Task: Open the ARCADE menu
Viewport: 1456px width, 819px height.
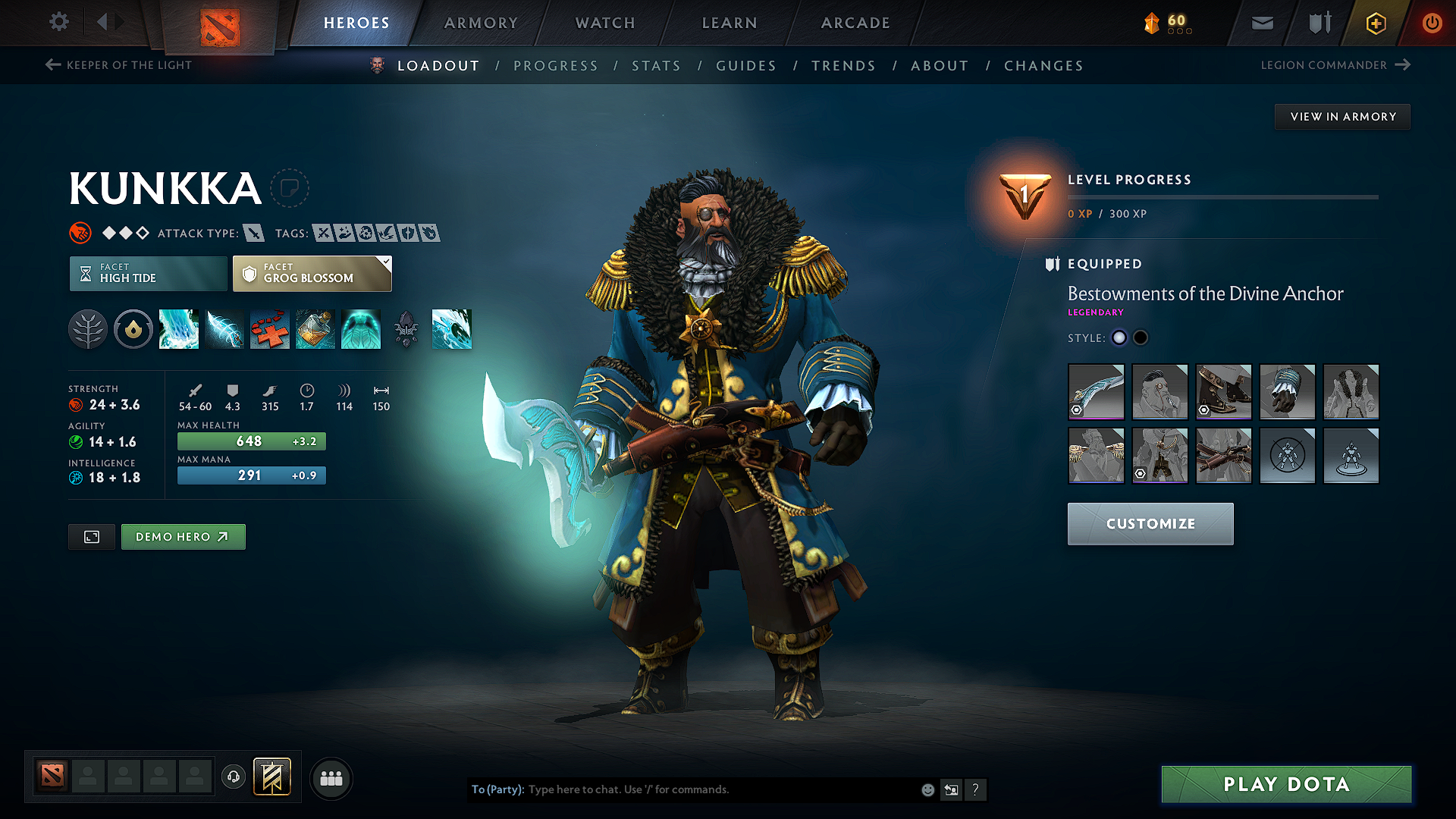Action: 855,23
